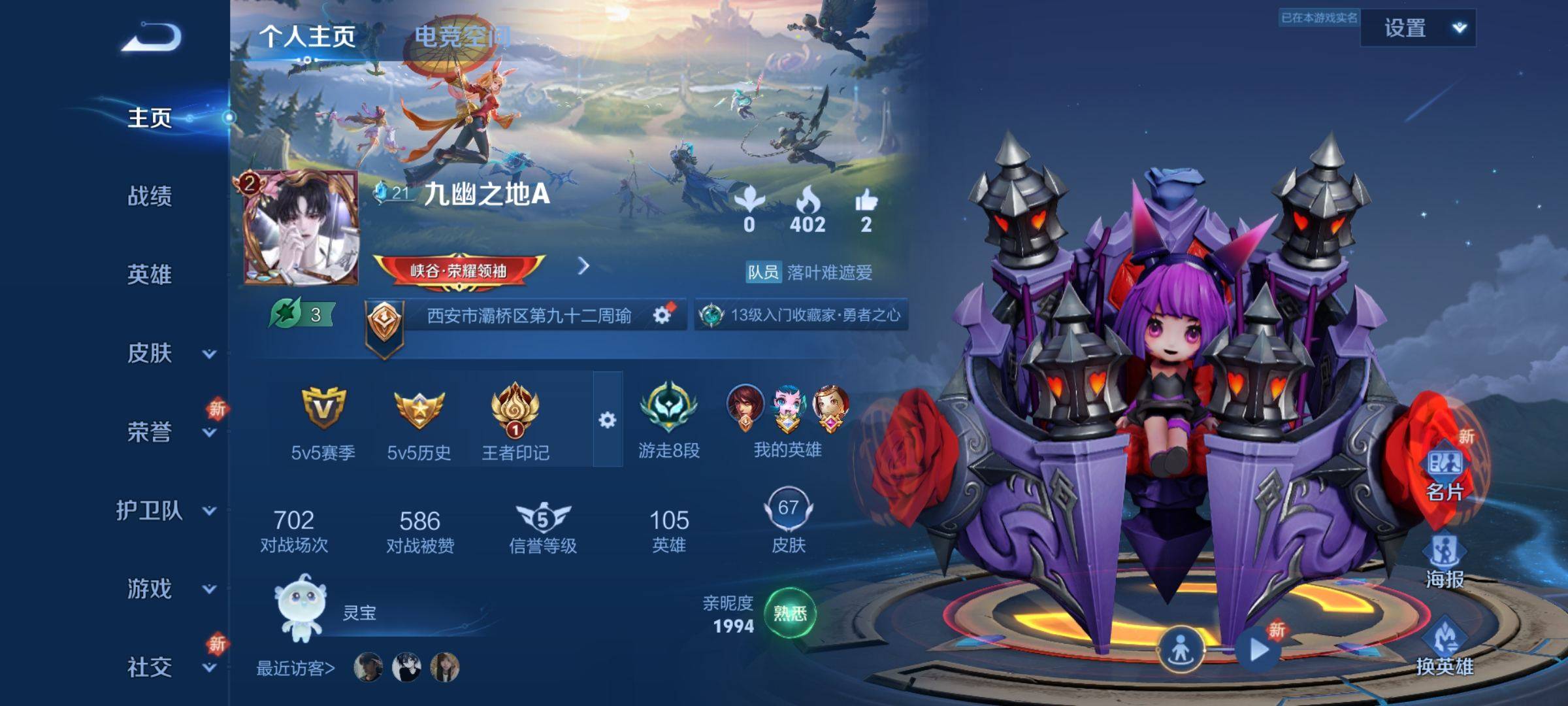Select 换英雄 to change hero
The image size is (1568, 706).
coord(1445,647)
